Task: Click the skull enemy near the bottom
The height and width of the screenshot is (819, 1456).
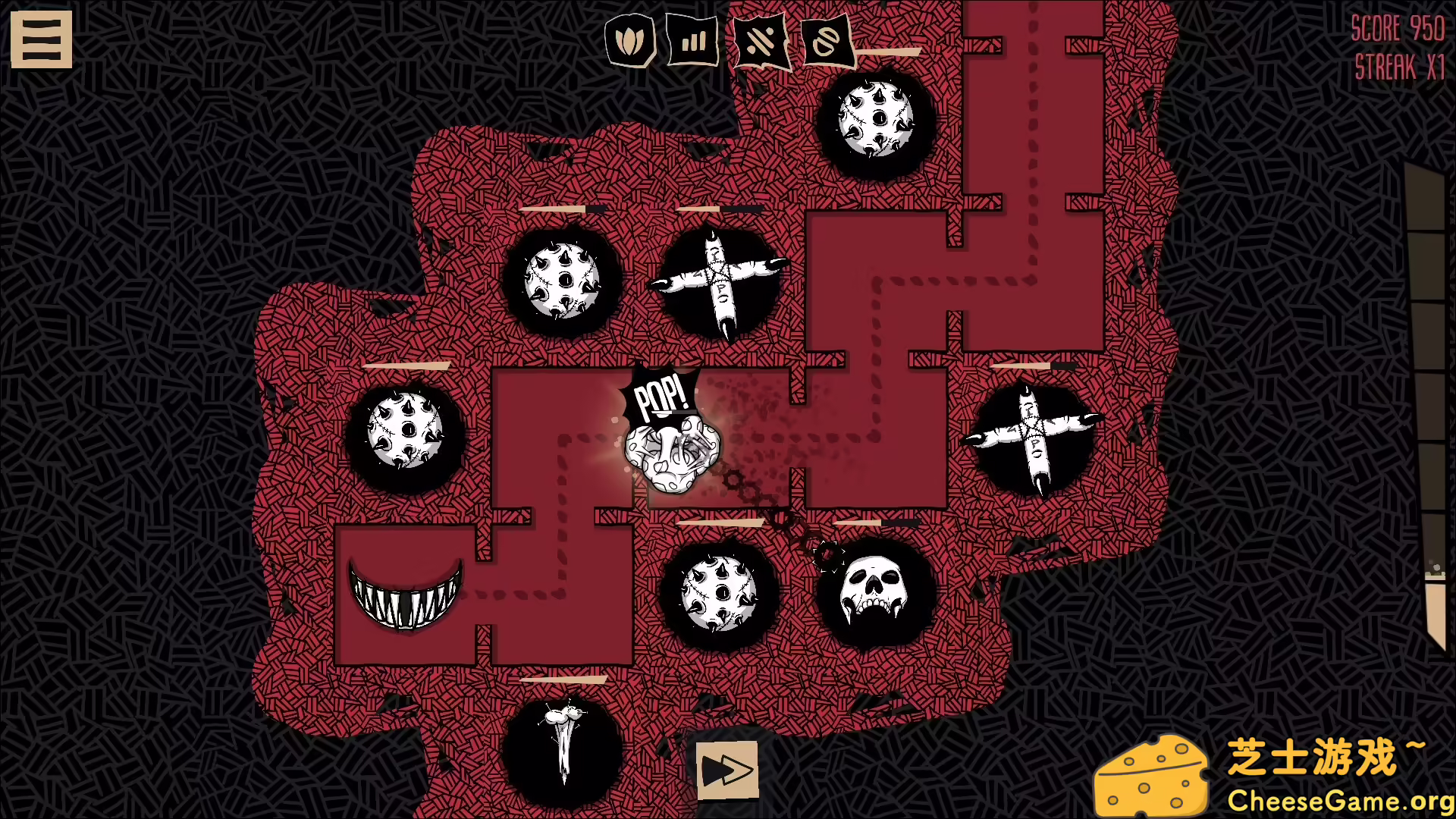Action: 871,593
